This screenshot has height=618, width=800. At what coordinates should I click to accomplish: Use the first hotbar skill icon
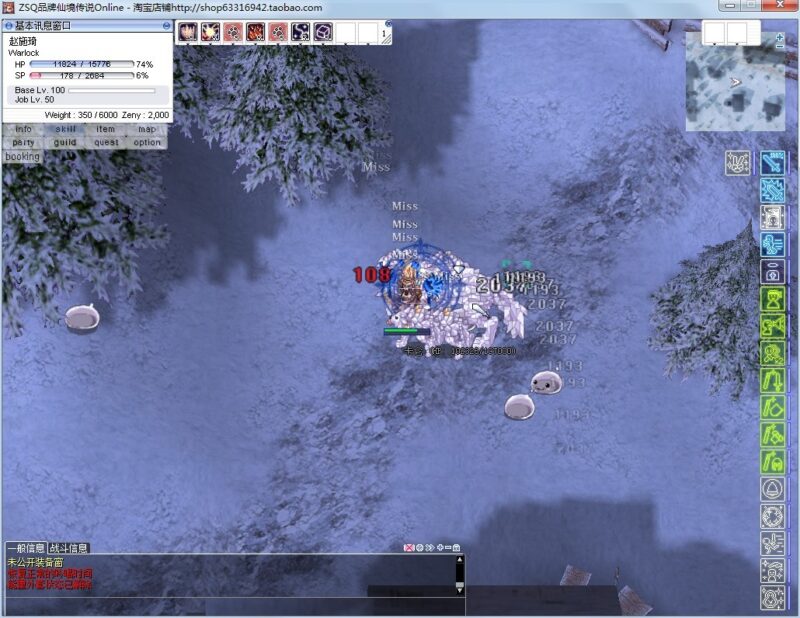[x=187, y=33]
